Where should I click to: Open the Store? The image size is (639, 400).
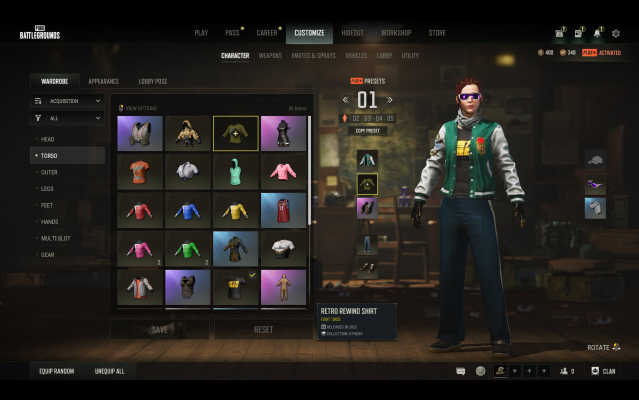point(437,33)
